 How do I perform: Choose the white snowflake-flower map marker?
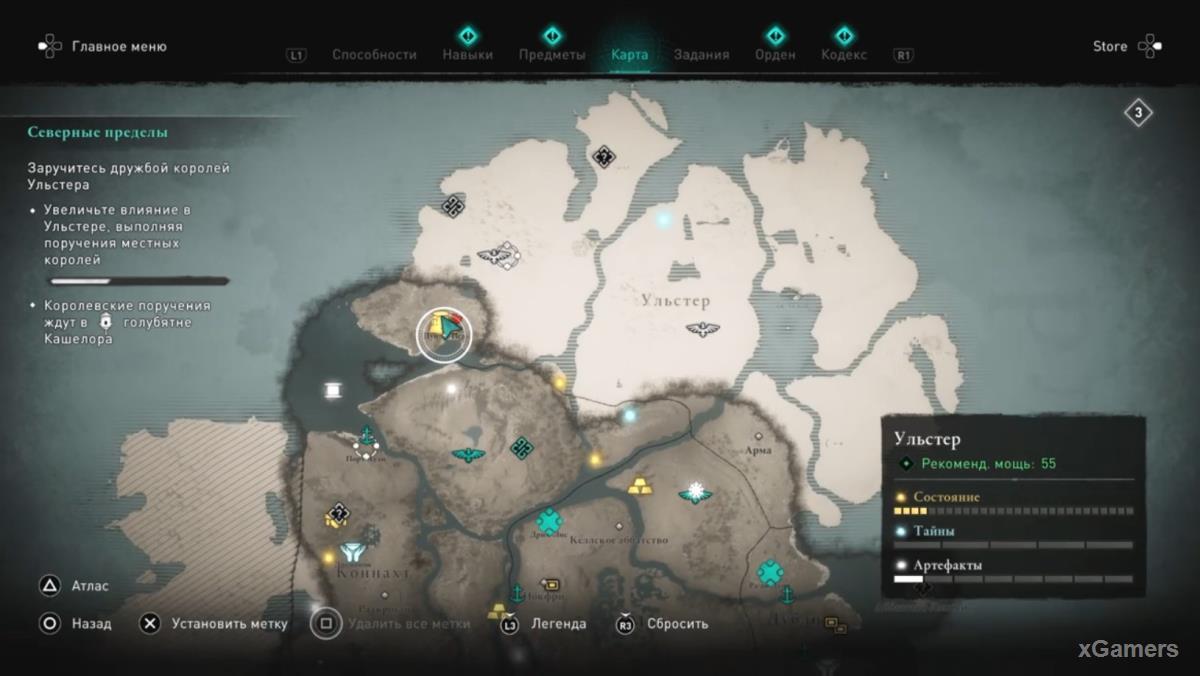tap(695, 492)
